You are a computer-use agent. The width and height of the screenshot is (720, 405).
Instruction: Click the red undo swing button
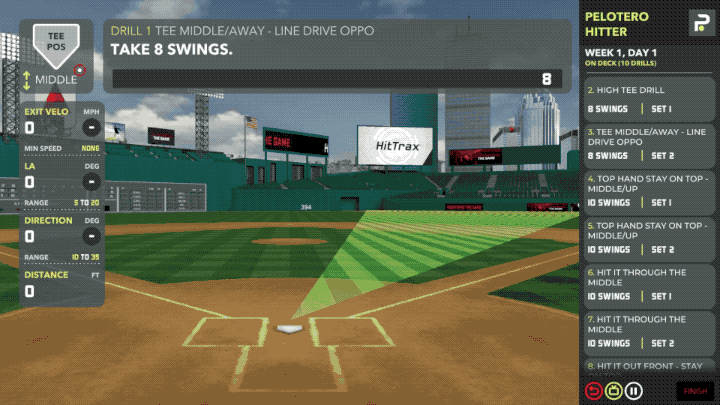593,391
